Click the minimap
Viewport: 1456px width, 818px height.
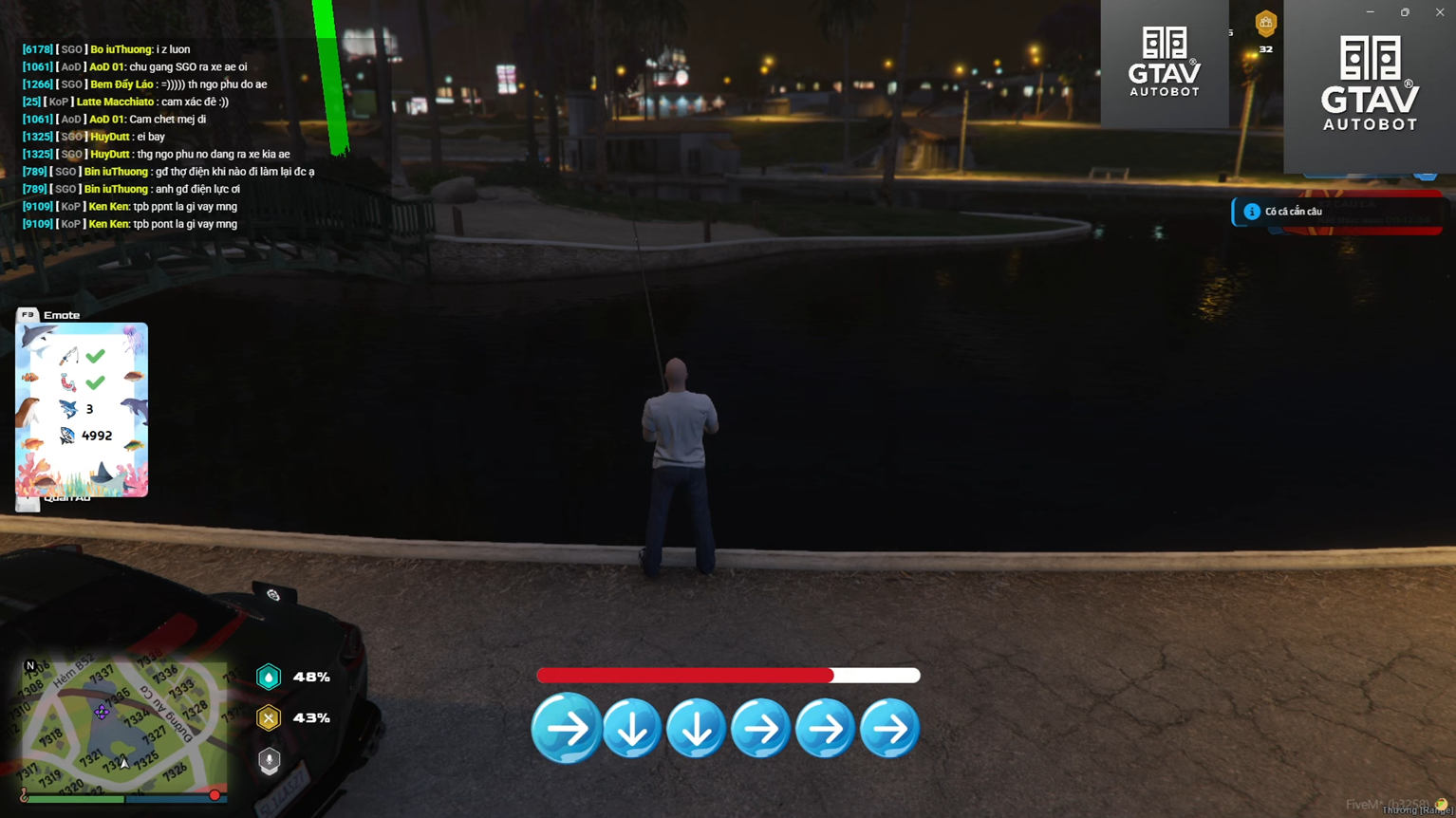click(124, 724)
